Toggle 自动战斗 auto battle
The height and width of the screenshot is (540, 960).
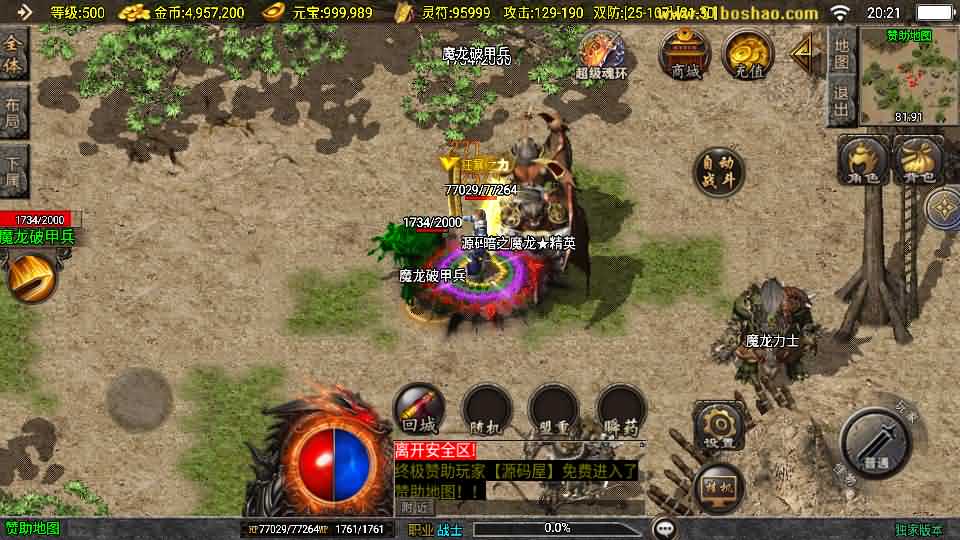click(719, 173)
